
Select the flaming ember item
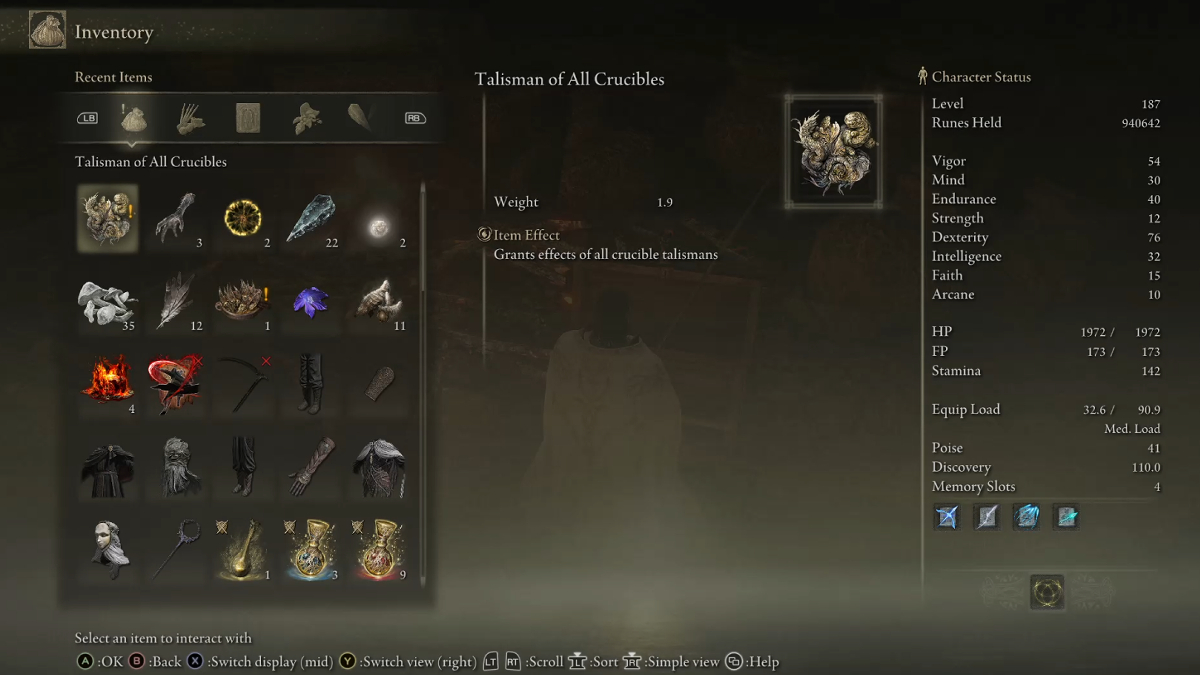click(107, 384)
